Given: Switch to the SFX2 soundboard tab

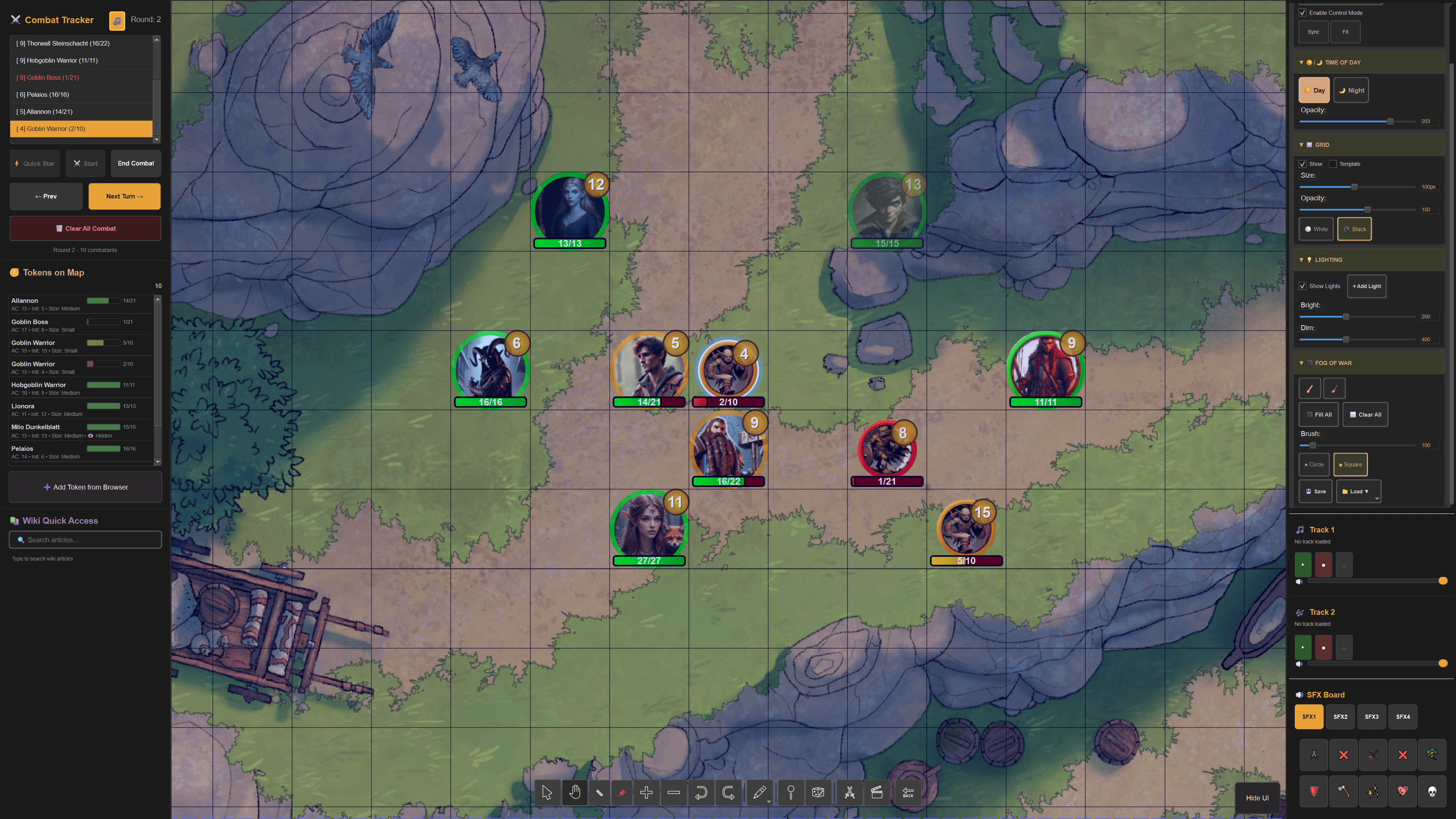Looking at the screenshot, I should click(1341, 716).
